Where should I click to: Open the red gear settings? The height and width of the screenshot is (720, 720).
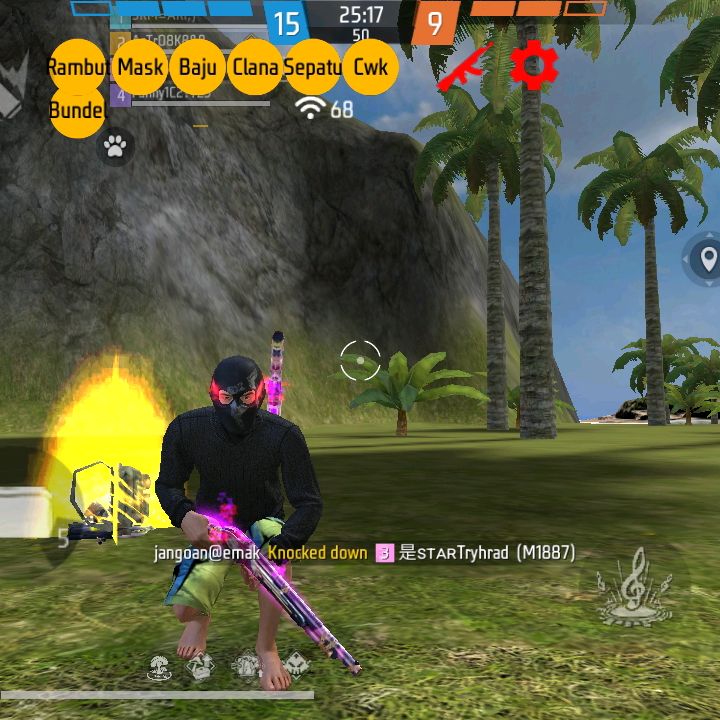(533, 66)
